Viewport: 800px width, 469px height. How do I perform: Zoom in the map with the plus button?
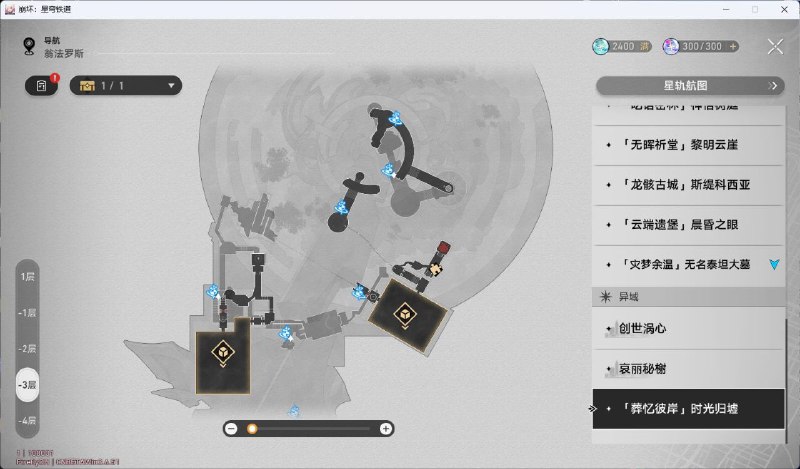pyautogui.click(x=386, y=428)
